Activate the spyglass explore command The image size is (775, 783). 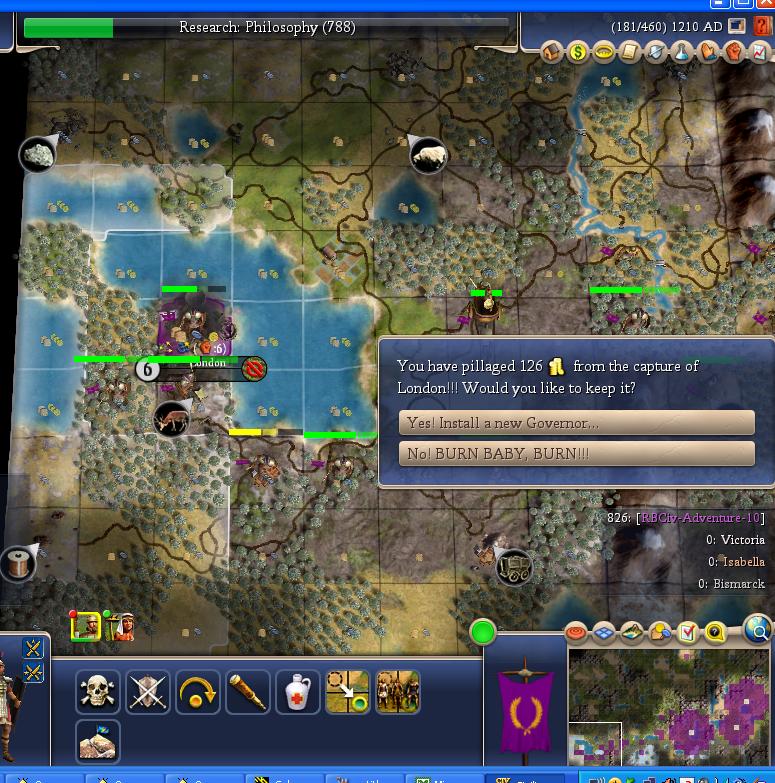pos(248,691)
